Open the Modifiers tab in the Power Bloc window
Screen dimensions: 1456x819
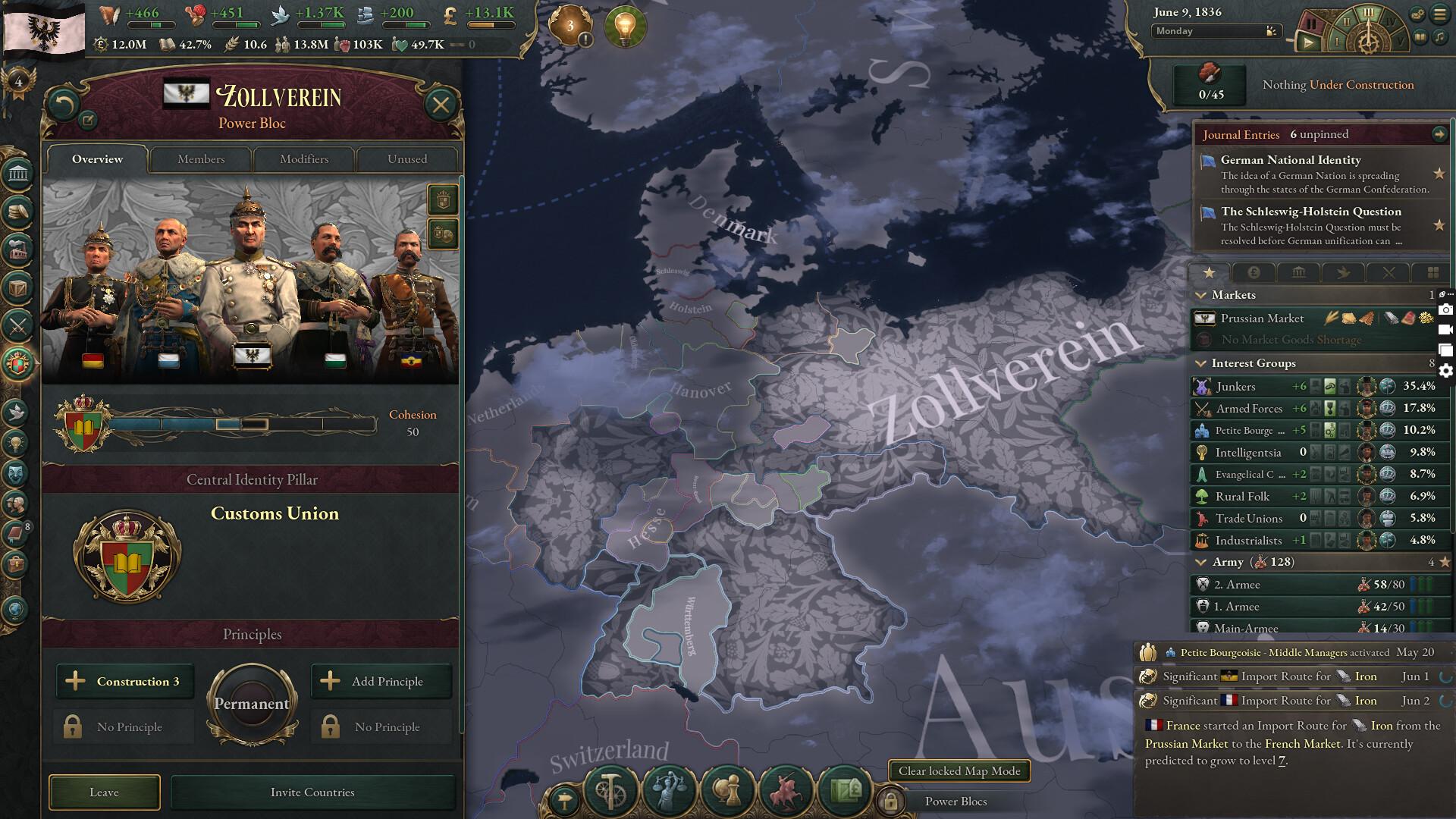(x=303, y=159)
